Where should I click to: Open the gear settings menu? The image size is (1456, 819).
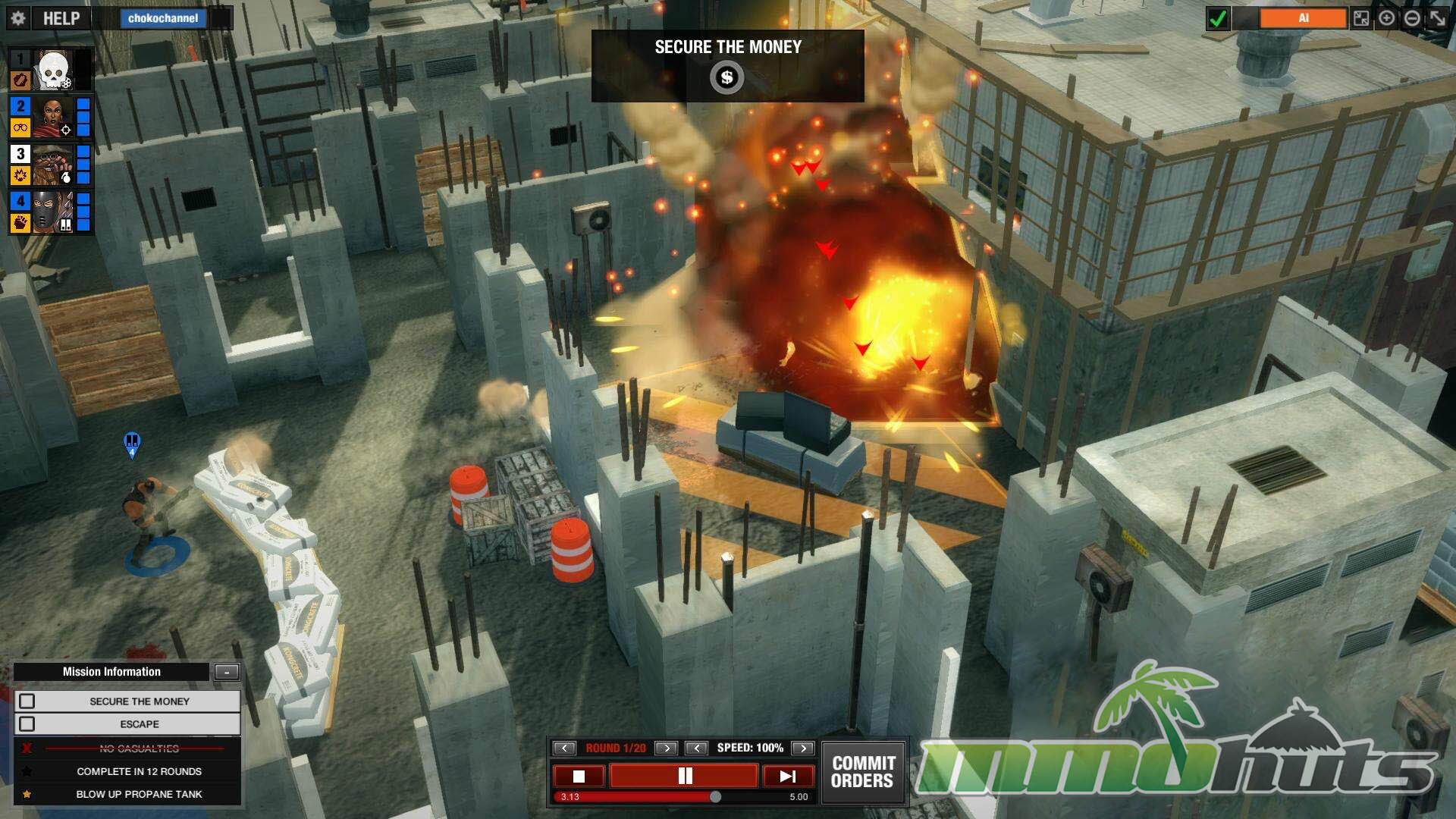(x=19, y=18)
